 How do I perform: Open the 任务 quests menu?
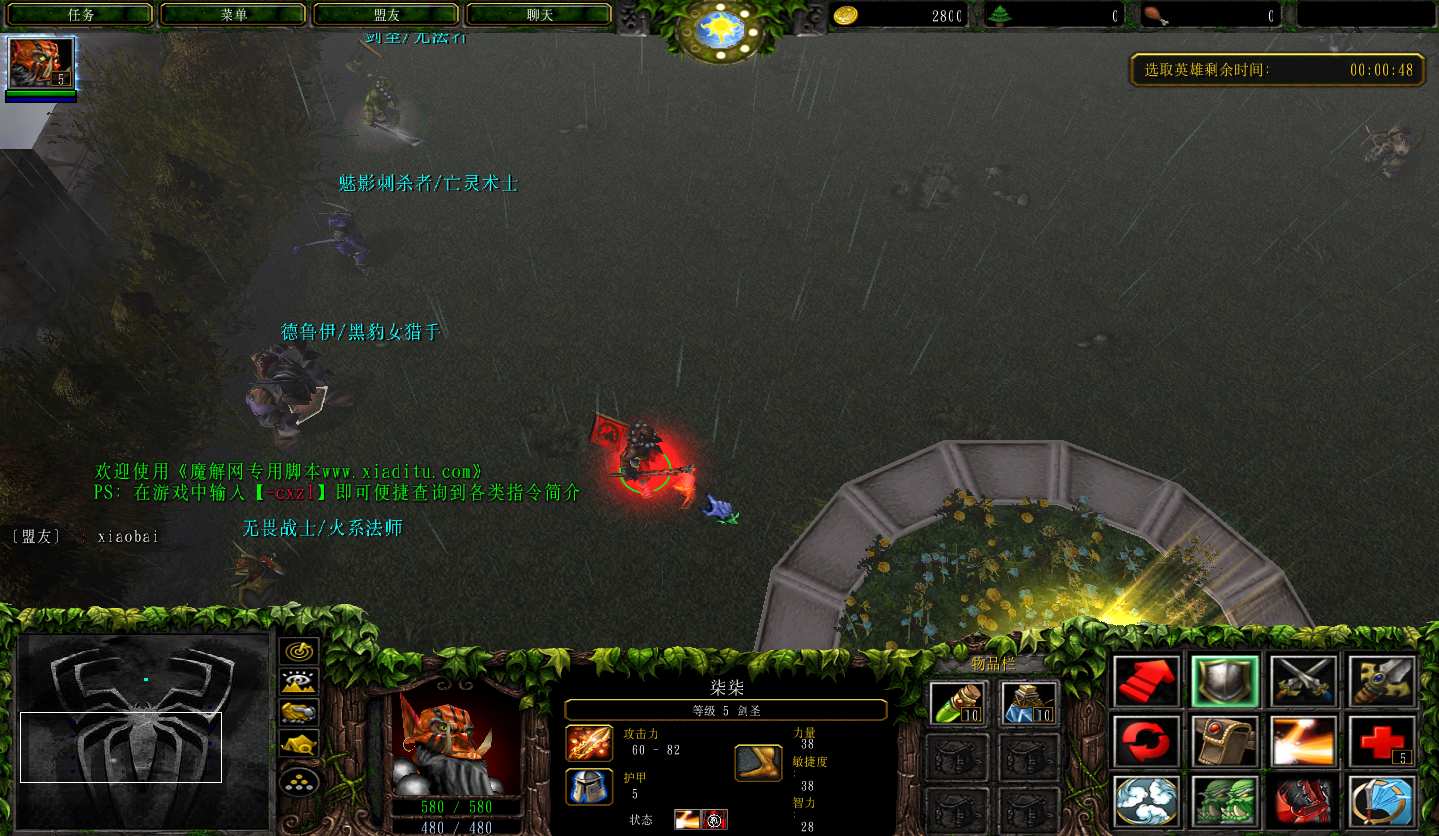click(81, 15)
